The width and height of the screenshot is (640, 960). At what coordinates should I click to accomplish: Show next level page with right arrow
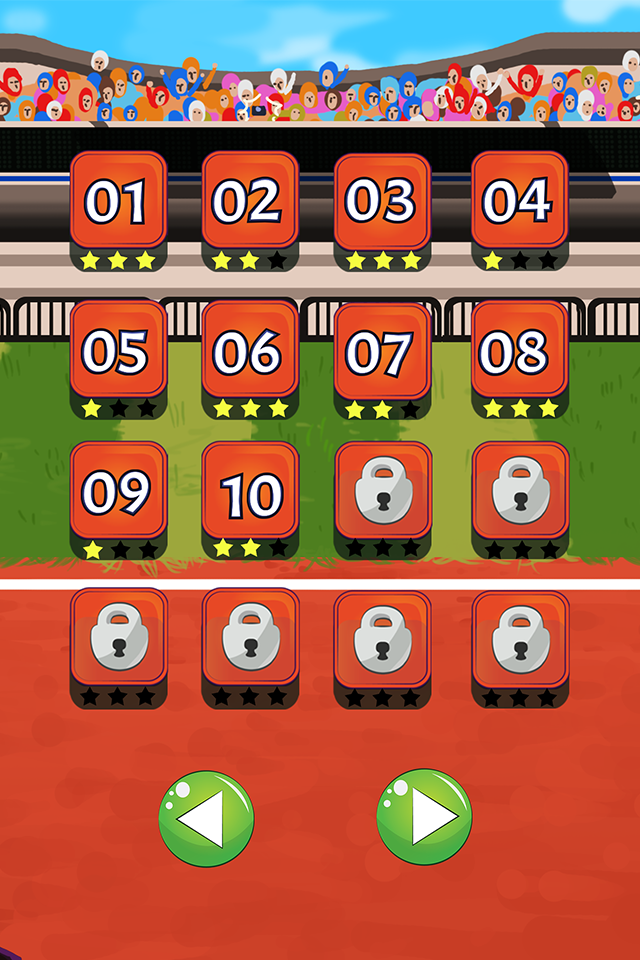[424, 818]
